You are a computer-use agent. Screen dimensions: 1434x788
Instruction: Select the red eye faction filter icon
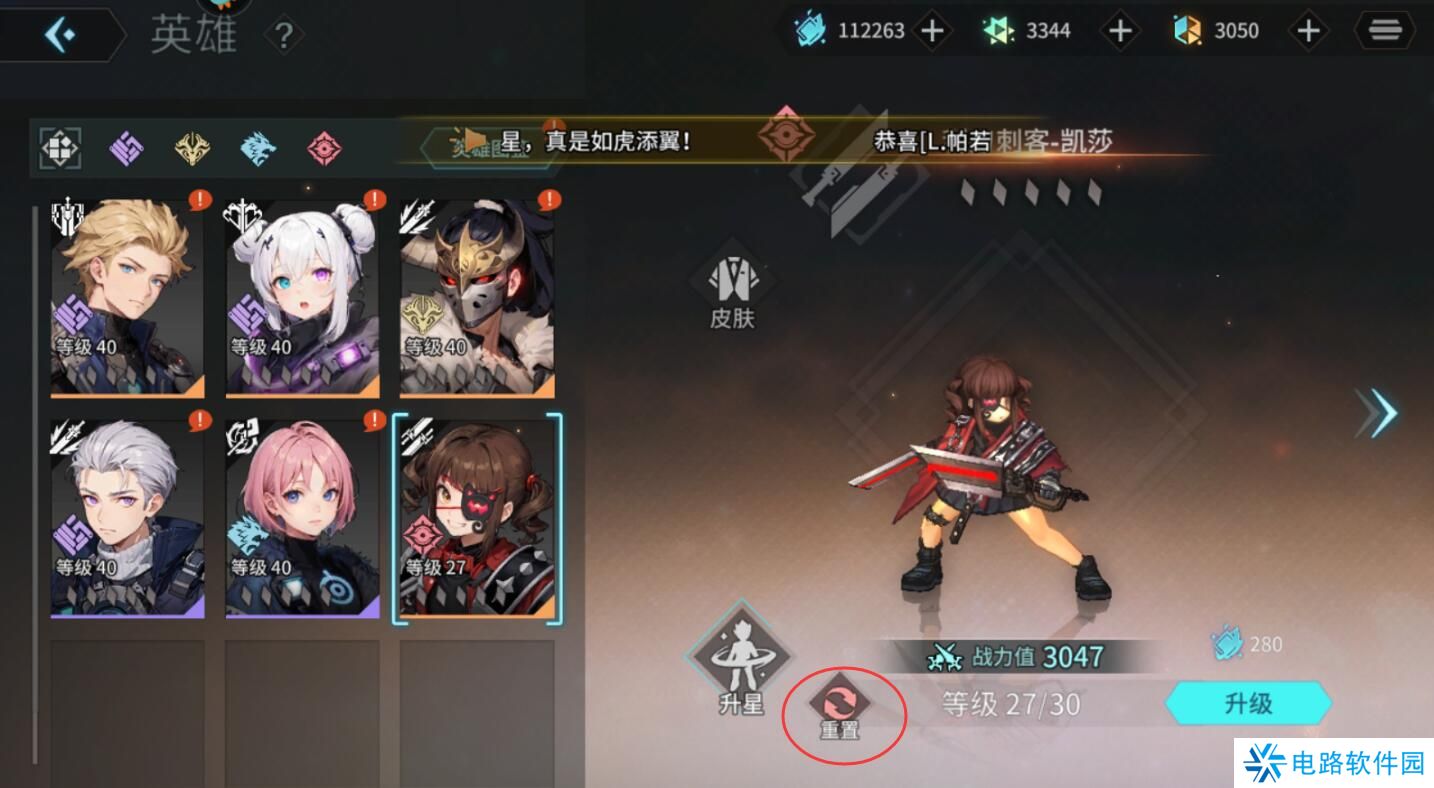(324, 147)
